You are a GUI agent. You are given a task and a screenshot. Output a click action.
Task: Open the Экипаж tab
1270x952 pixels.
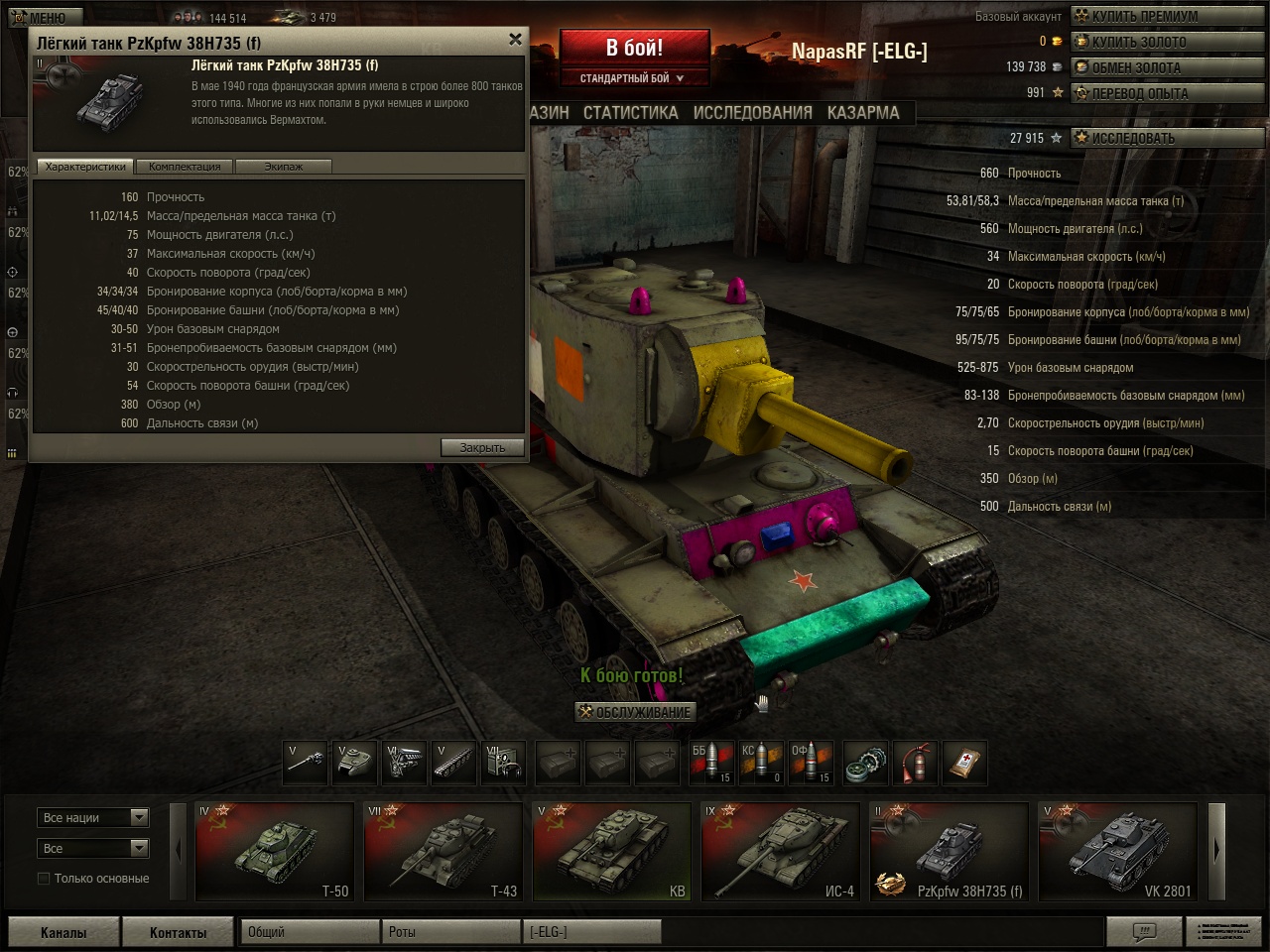(x=283, y=167)
